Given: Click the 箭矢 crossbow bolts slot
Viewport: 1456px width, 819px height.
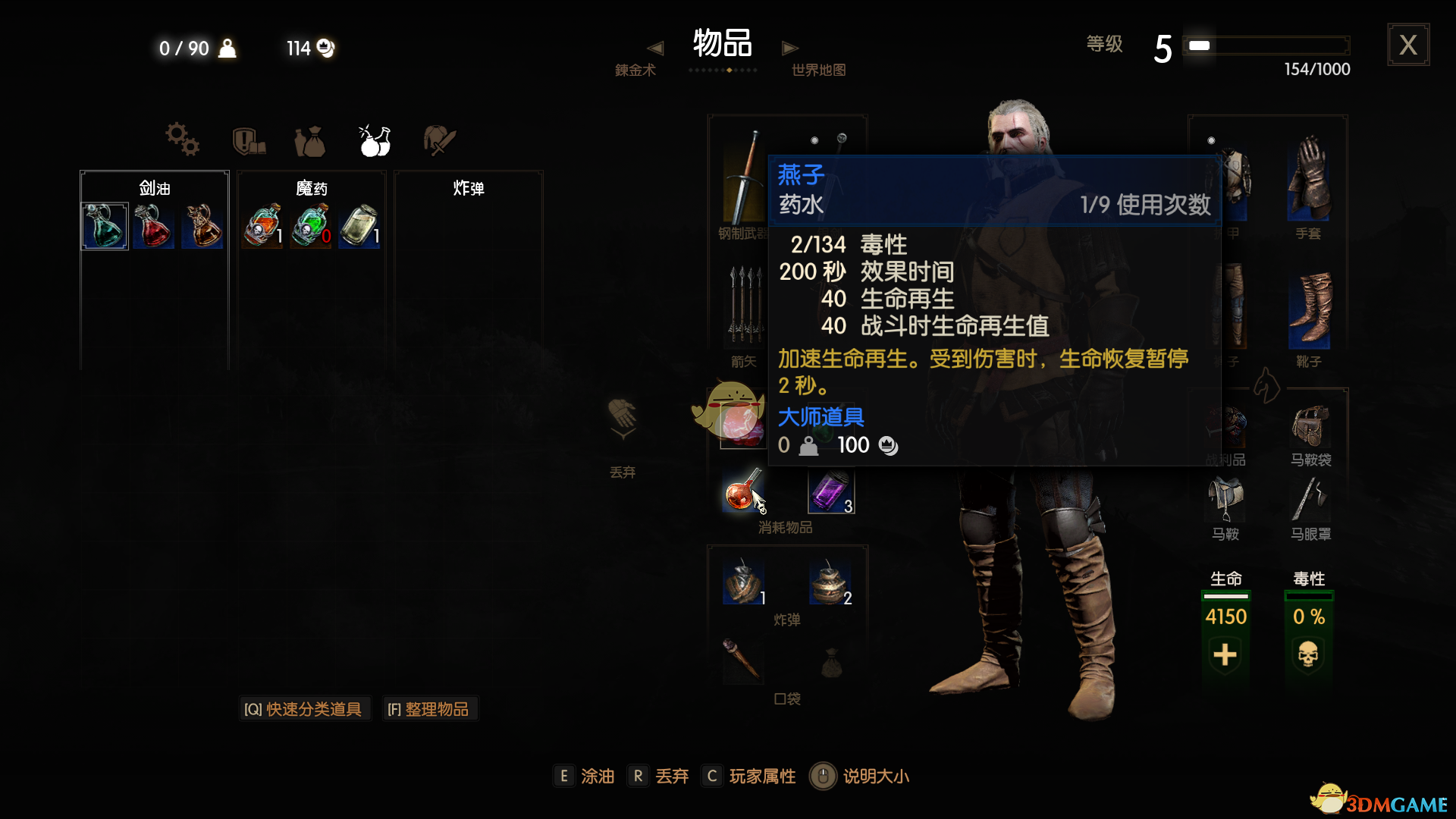Looking at the screenshot, I should pyautogui.click(x=742, y=307).
